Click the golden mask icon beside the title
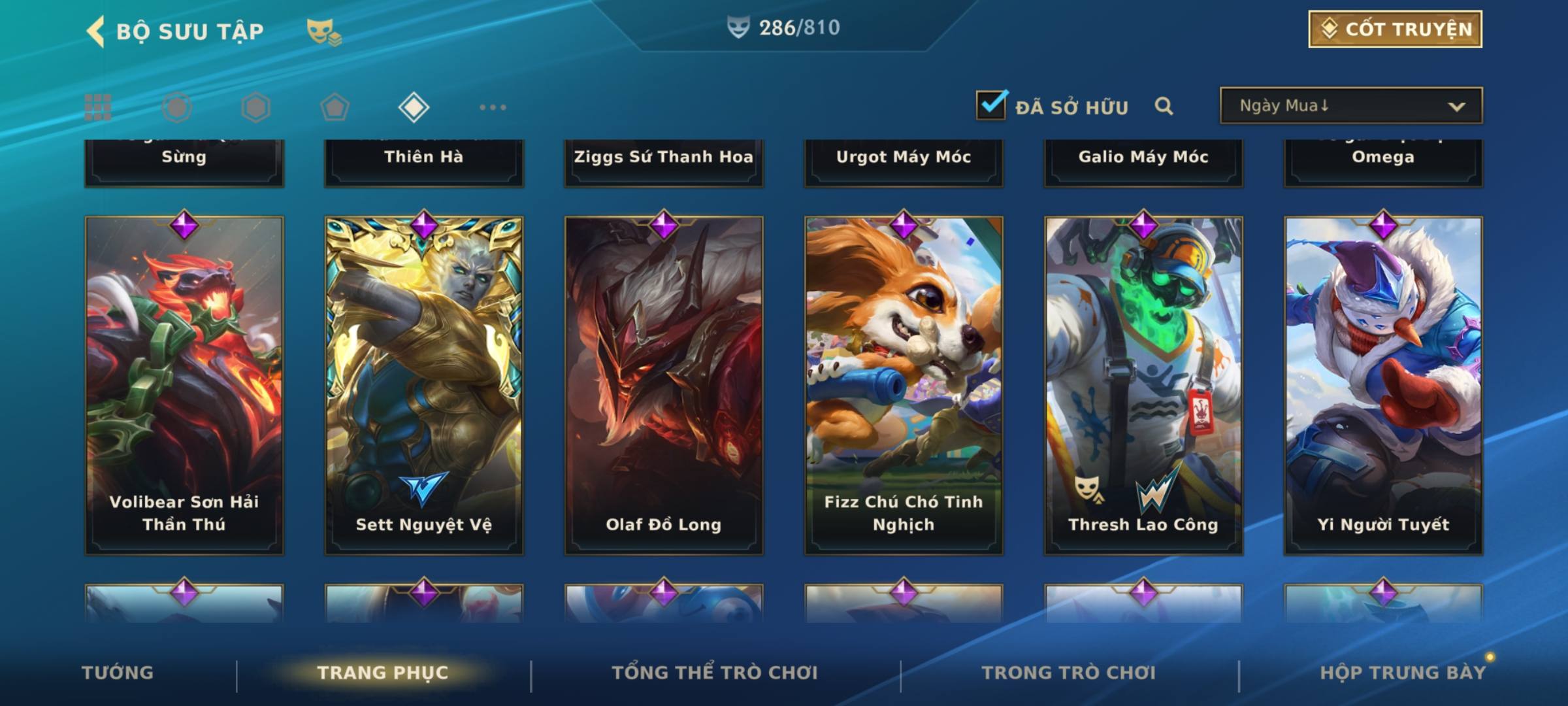Screen dimensions: 1568x706 (323, 31)
